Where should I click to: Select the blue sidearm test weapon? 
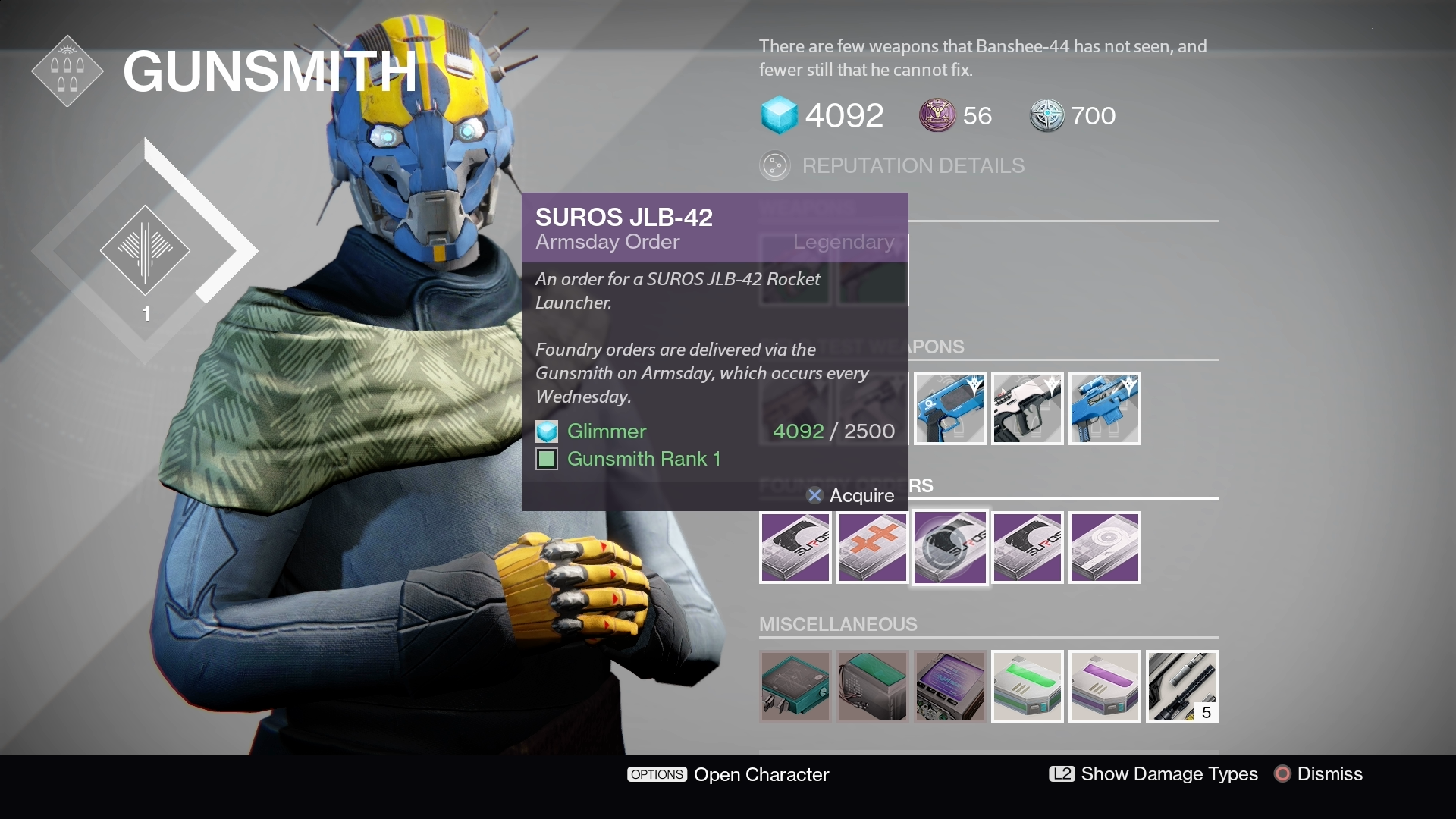click(949, 409)
